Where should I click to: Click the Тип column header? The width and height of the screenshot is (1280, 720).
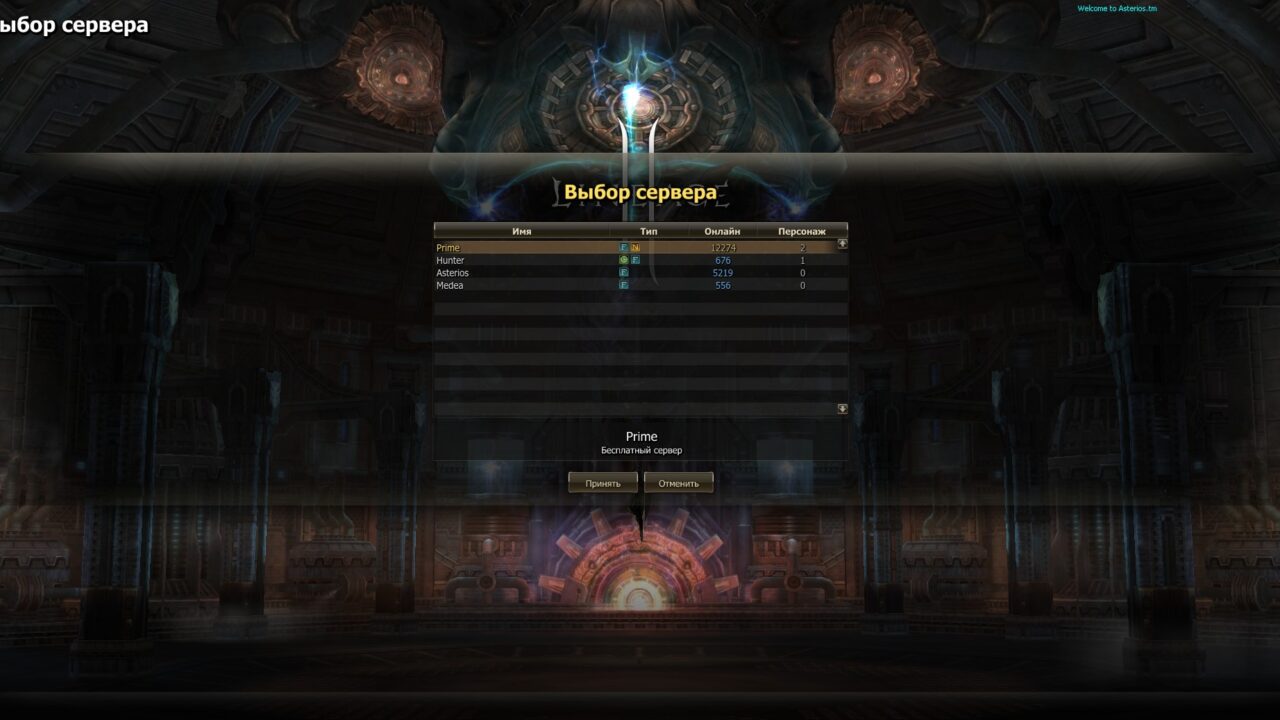tap(651, 231)
